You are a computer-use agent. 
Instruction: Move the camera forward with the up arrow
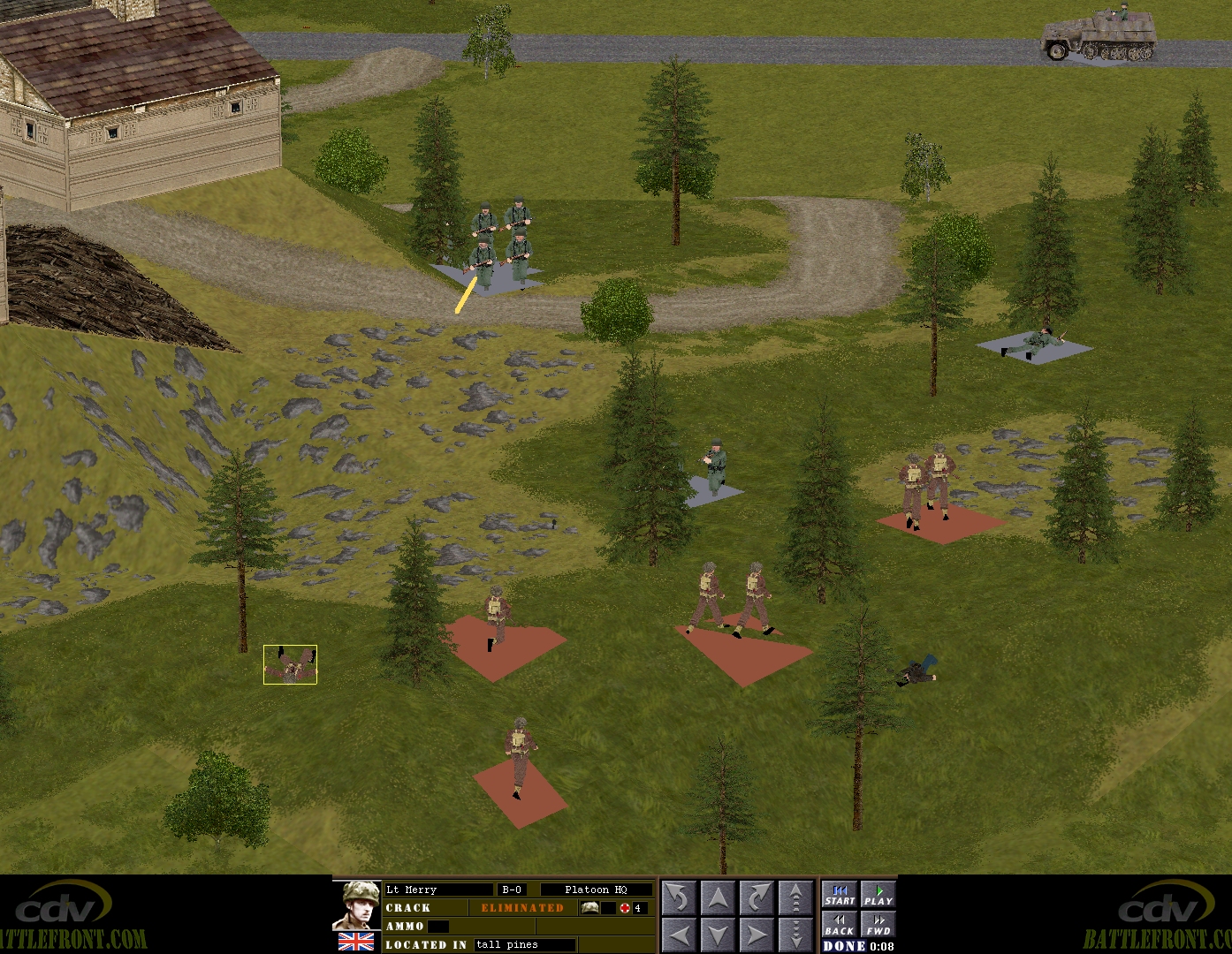point(718,898)
